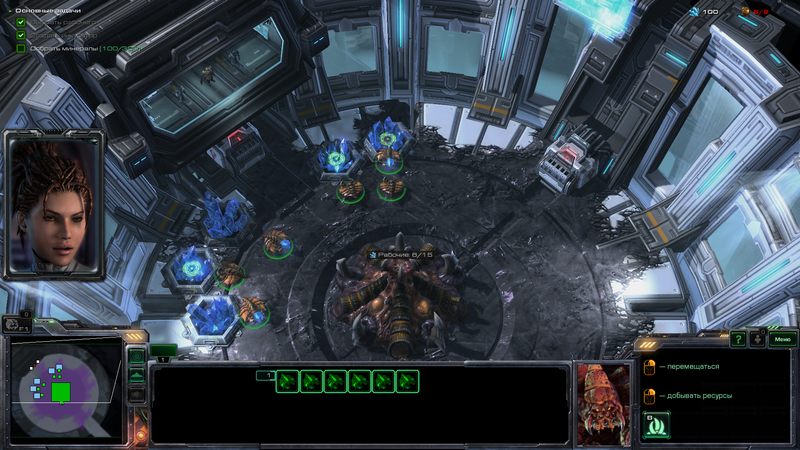The width and height of the screenshot is (800, 450).
Task: Select the last drone in the selection group
Action: click(x=407, y=381)
